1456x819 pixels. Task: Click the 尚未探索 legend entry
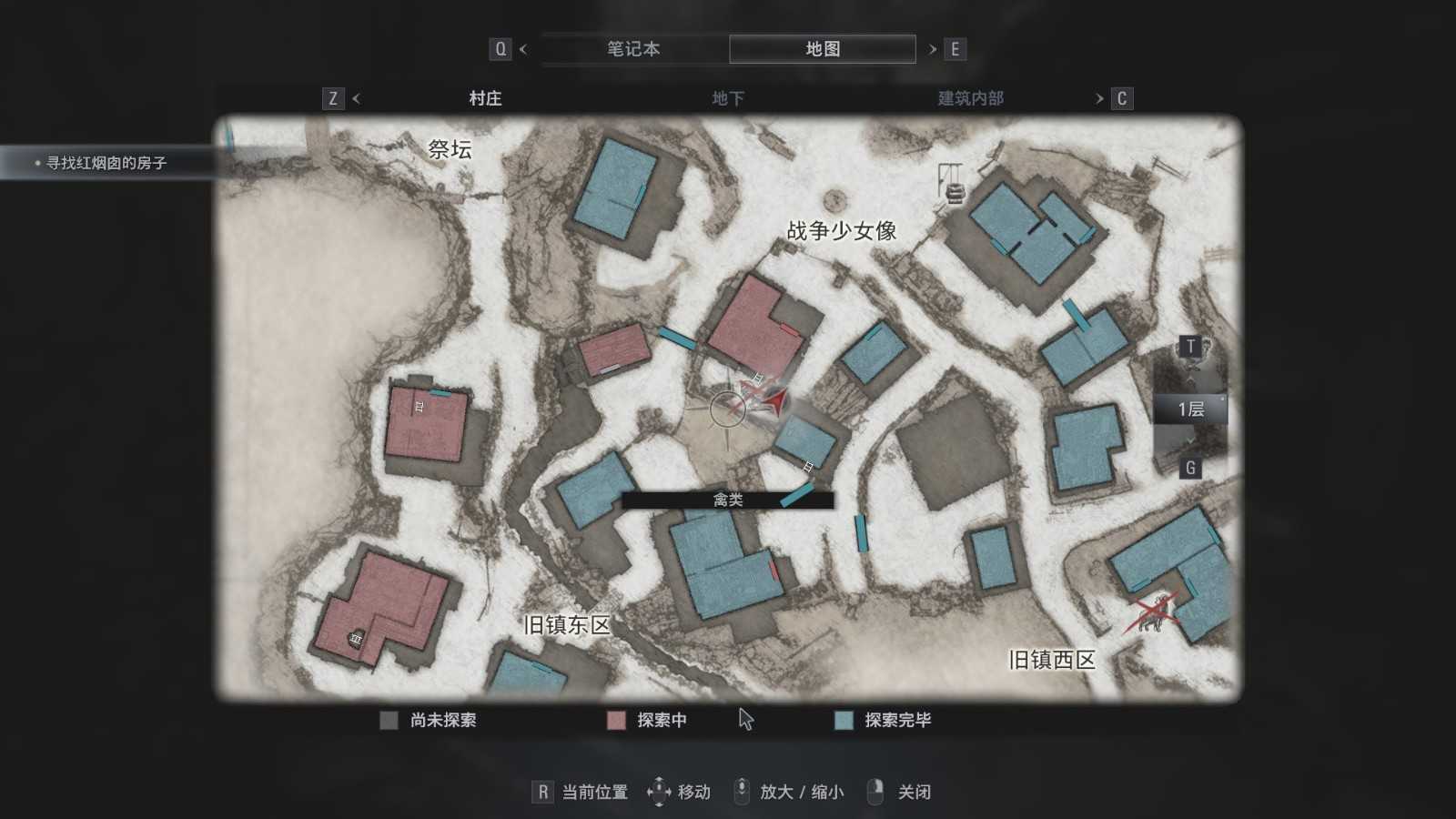tap(442, 720)
